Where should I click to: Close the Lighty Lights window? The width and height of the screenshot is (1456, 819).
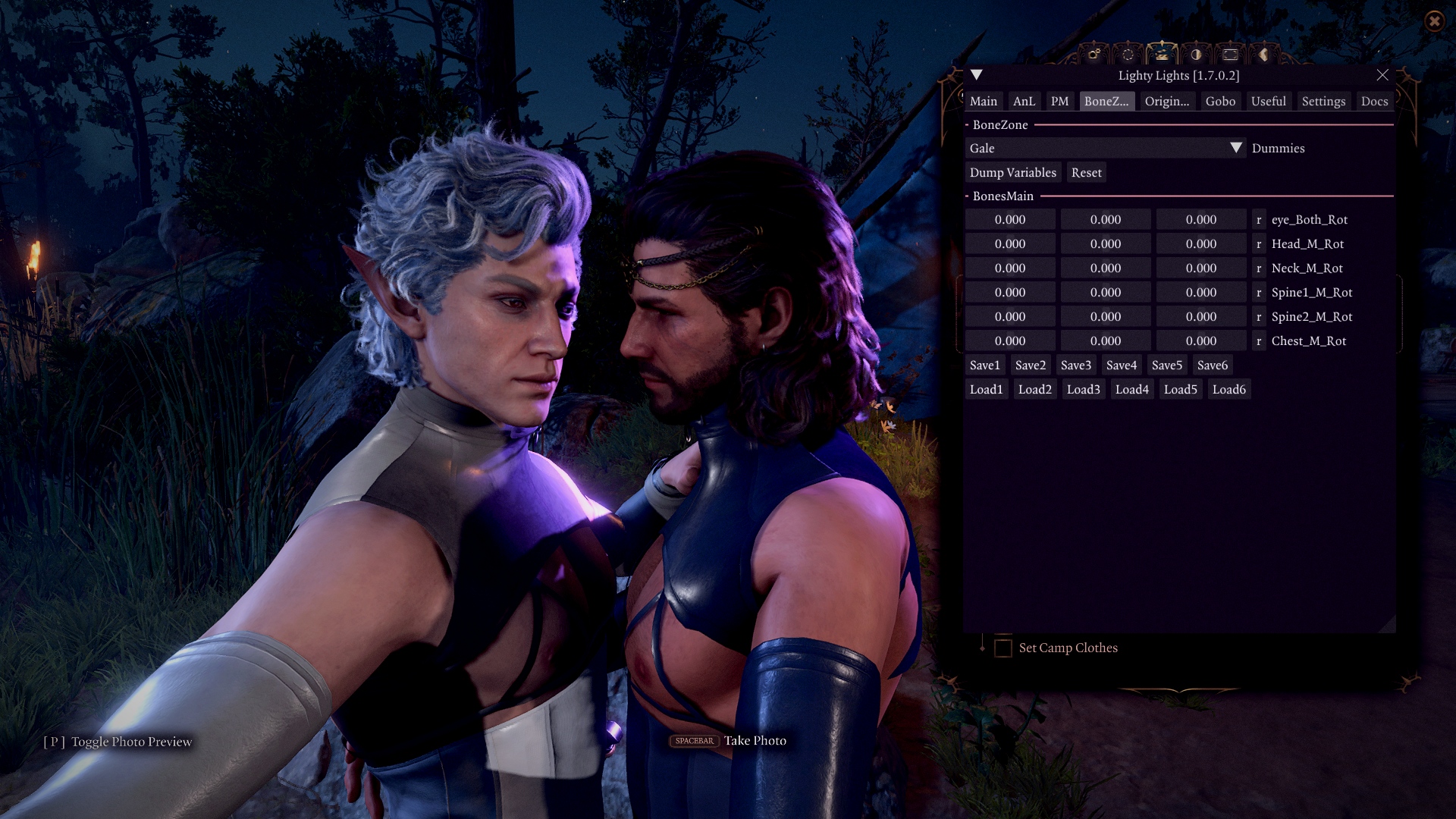[1382, 75]
